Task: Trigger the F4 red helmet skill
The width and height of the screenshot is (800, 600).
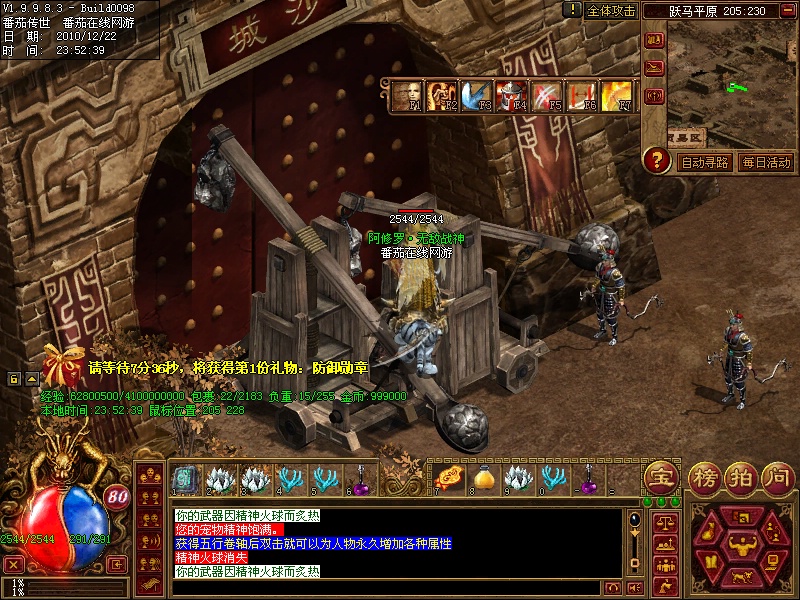Action: 512,96
